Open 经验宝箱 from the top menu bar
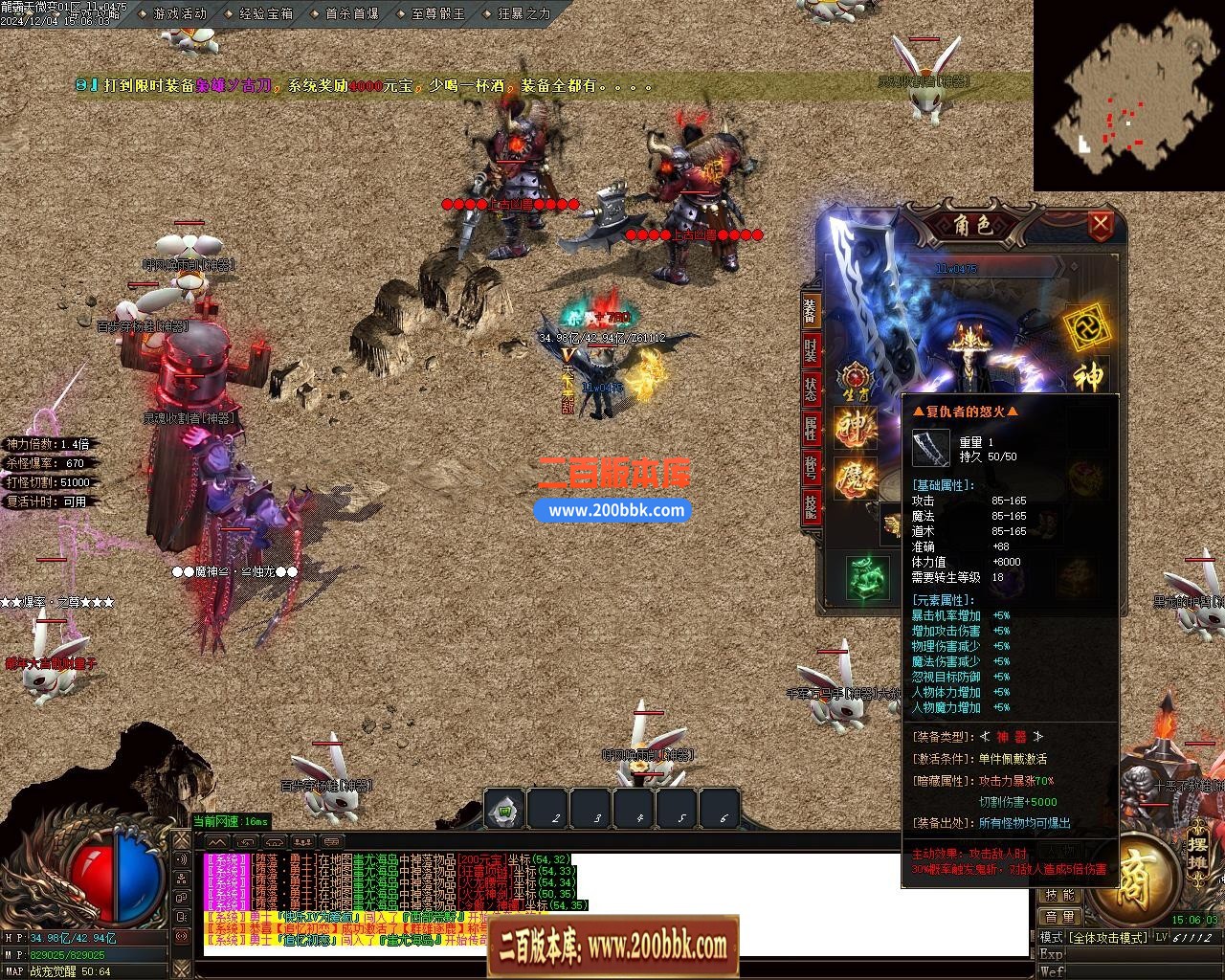Screen dimensions: 1225x980 pyautogui.click(x=266, y=13)
